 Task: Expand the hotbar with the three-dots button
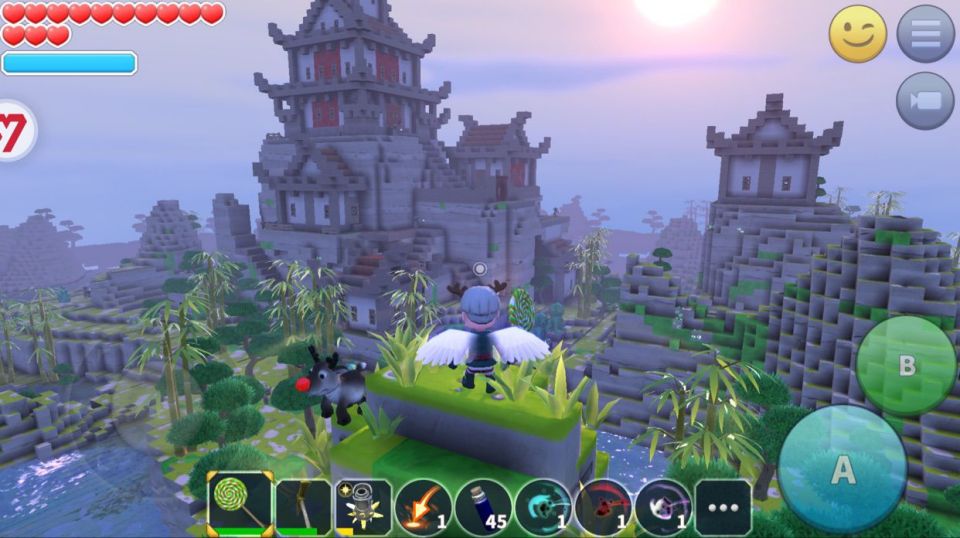click(722, 507)
